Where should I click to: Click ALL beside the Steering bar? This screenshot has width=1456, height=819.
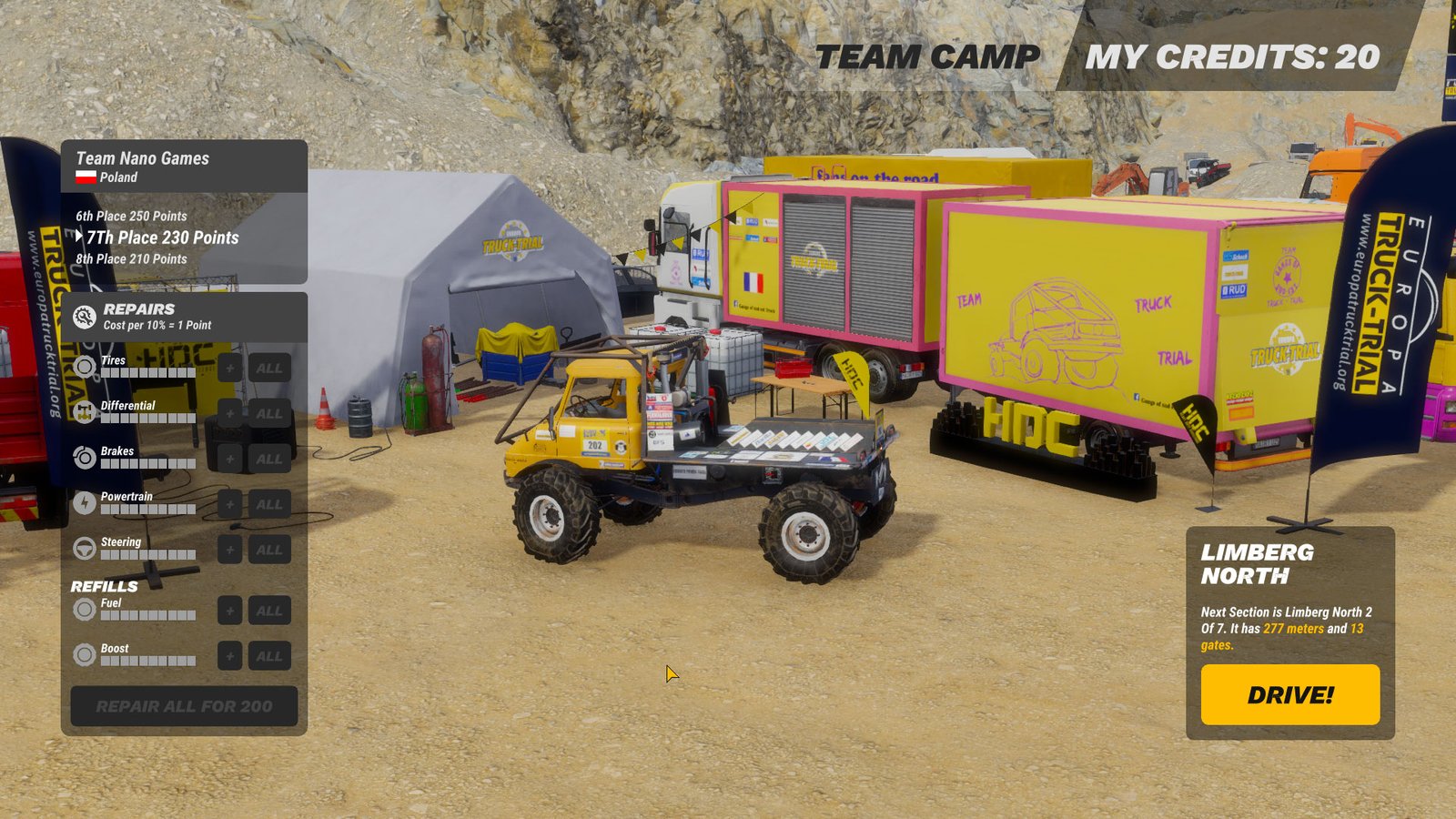268,550
